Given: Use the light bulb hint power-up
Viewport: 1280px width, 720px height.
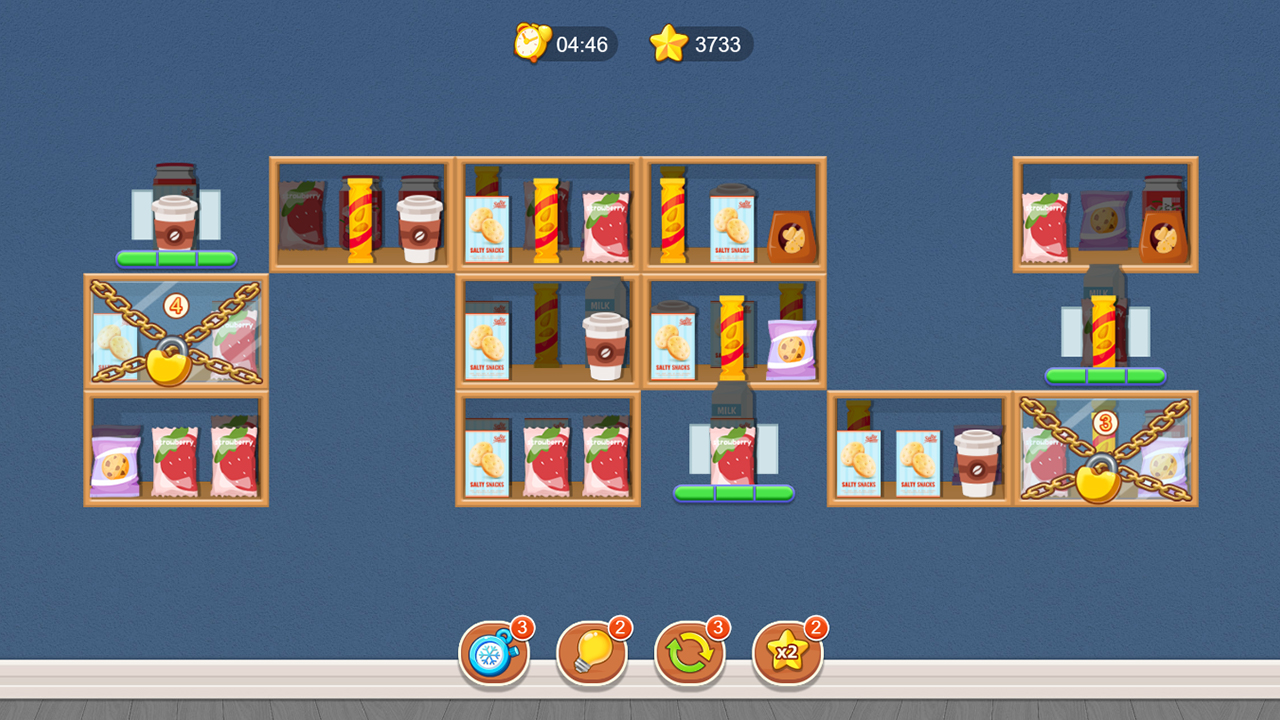Looking at the screenshot, I should (x=592, y=652).
